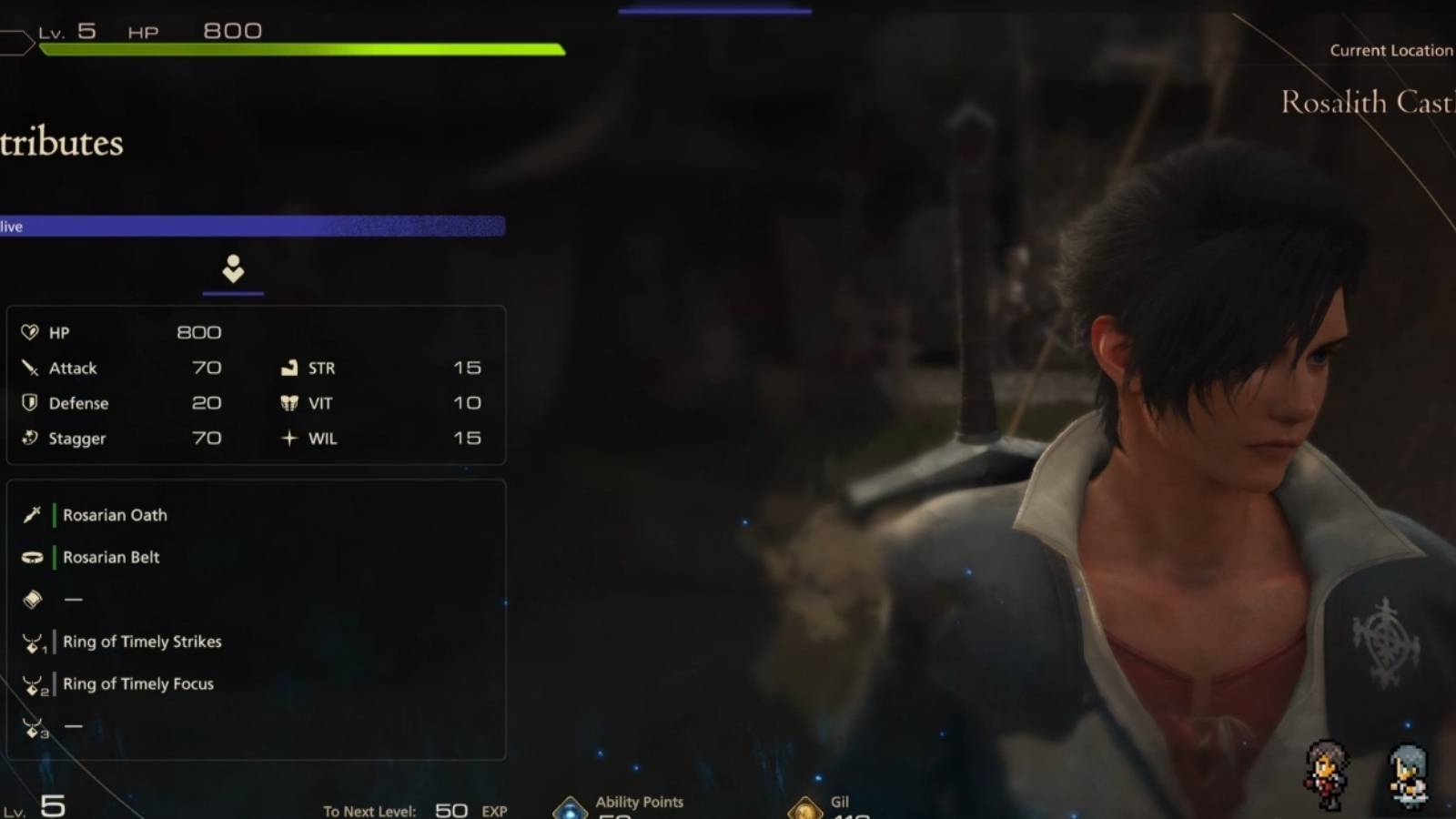Click the Rosalith Castle location link
The image size is (1456, 819).
(1365, 102)
